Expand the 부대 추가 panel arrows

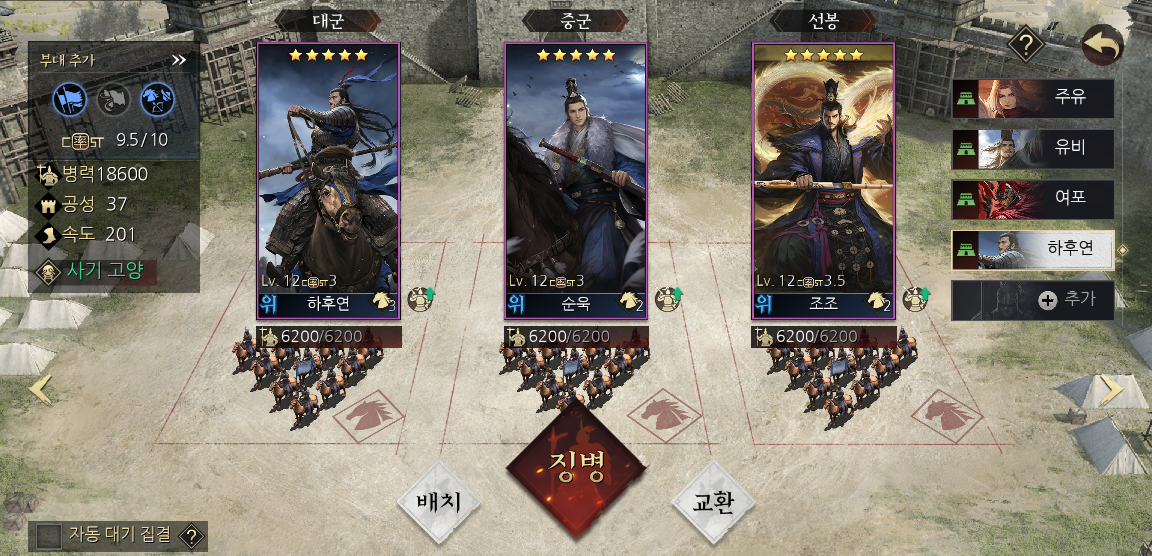pyautogui.click(x=179, y=60)
